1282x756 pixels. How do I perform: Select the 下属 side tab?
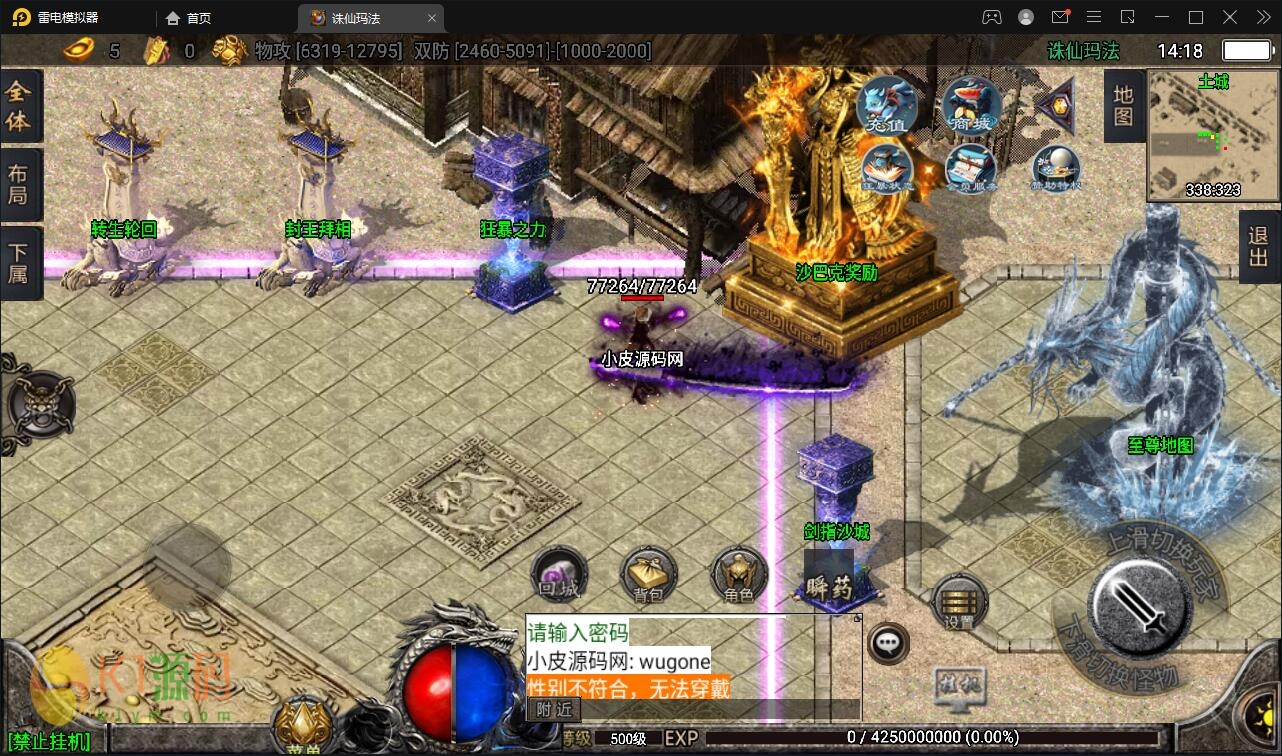point(19,262)
